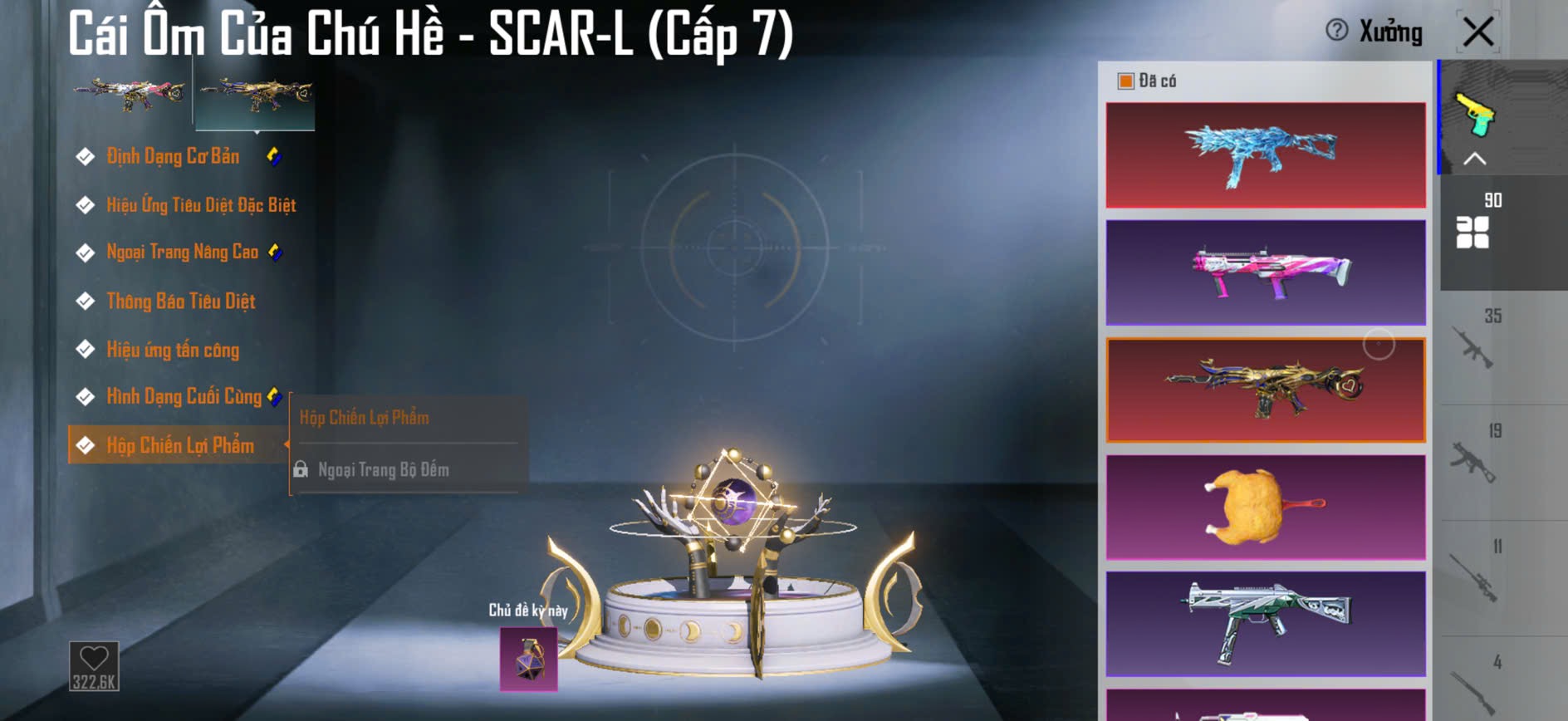Select Hiệu Ứng Tiêu Diệt Đặc Biệt

coord(200,204)
